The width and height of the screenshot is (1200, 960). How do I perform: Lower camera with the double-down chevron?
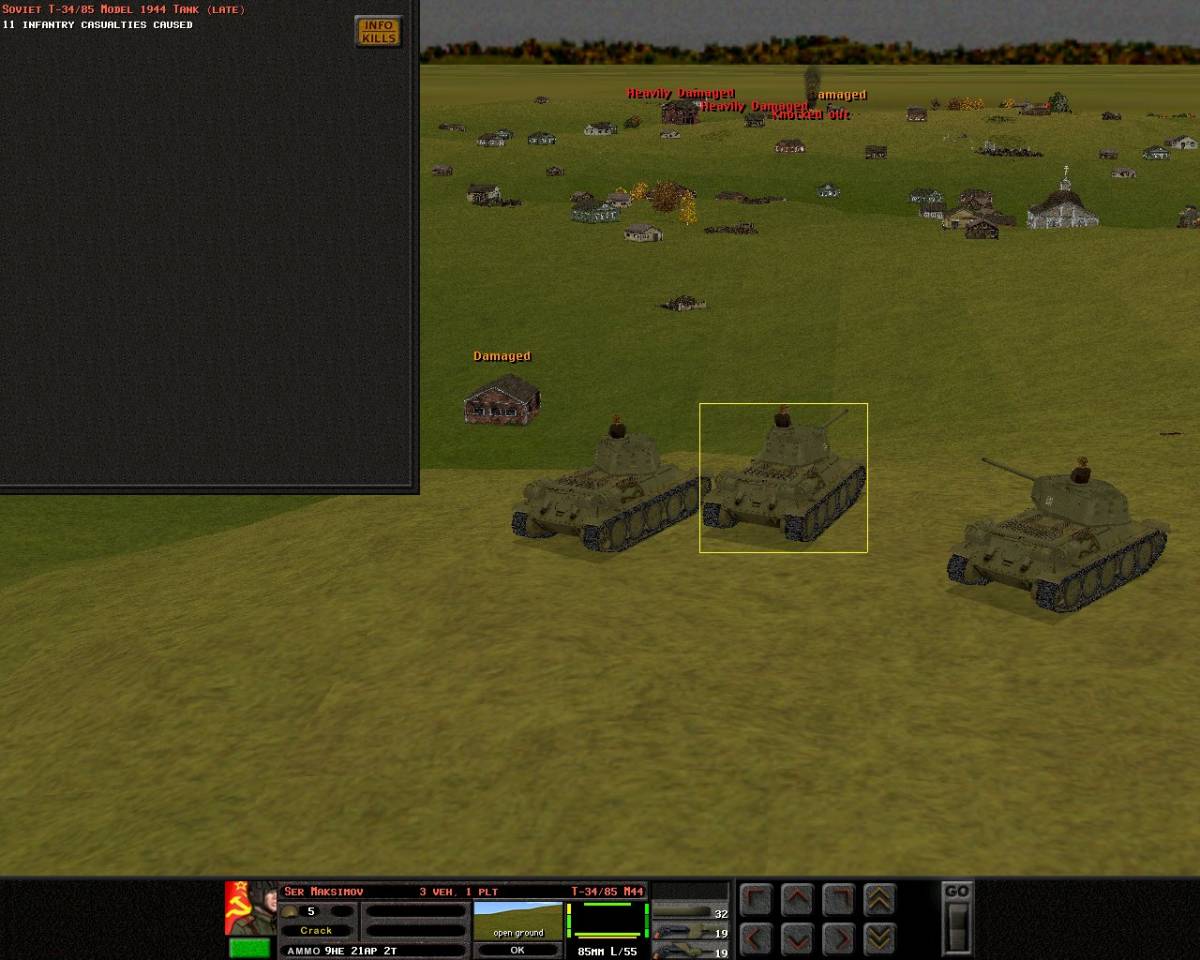click(879, 939)
